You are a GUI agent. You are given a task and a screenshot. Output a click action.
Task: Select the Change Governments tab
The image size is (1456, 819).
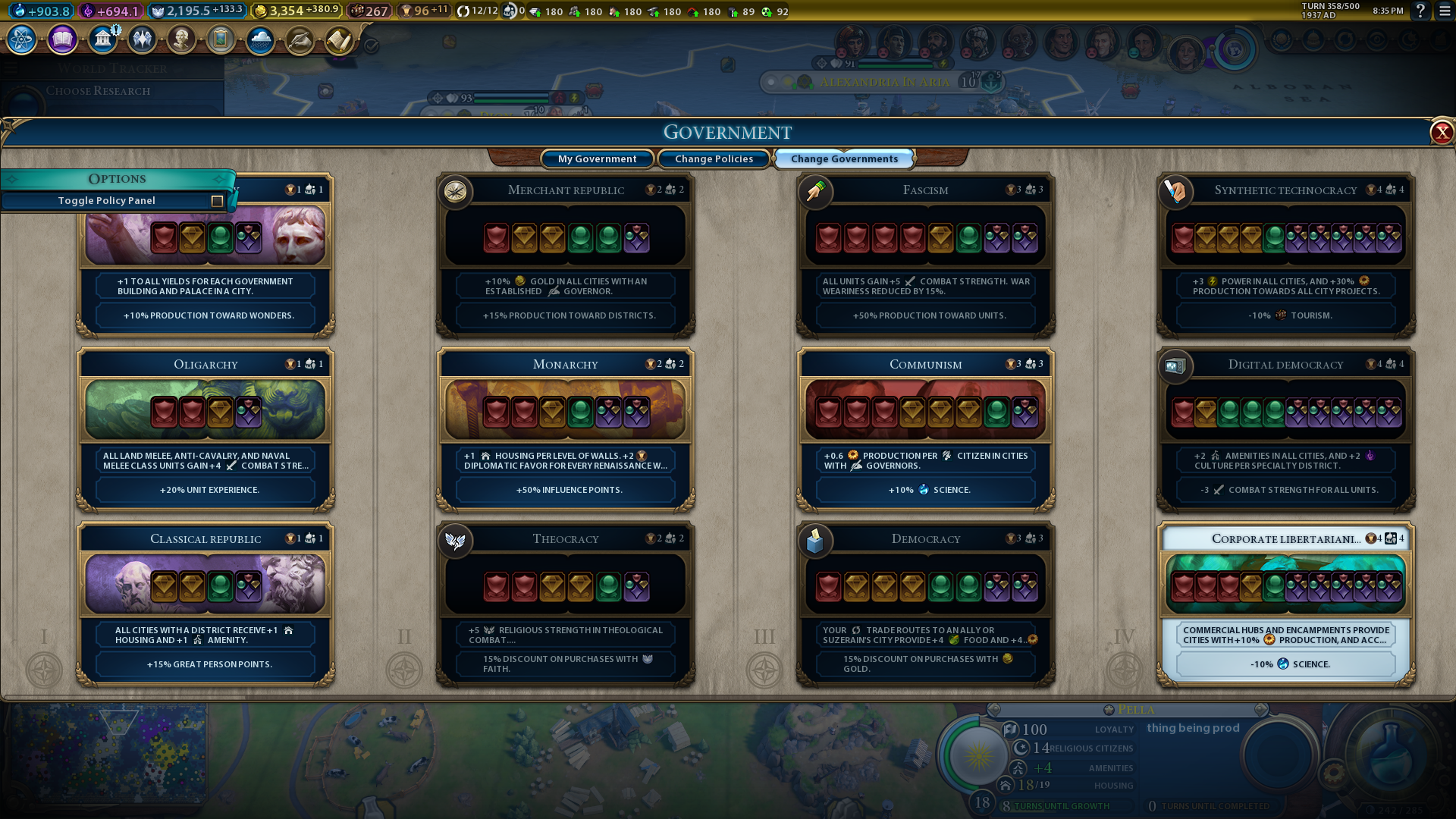pos(844,158)
